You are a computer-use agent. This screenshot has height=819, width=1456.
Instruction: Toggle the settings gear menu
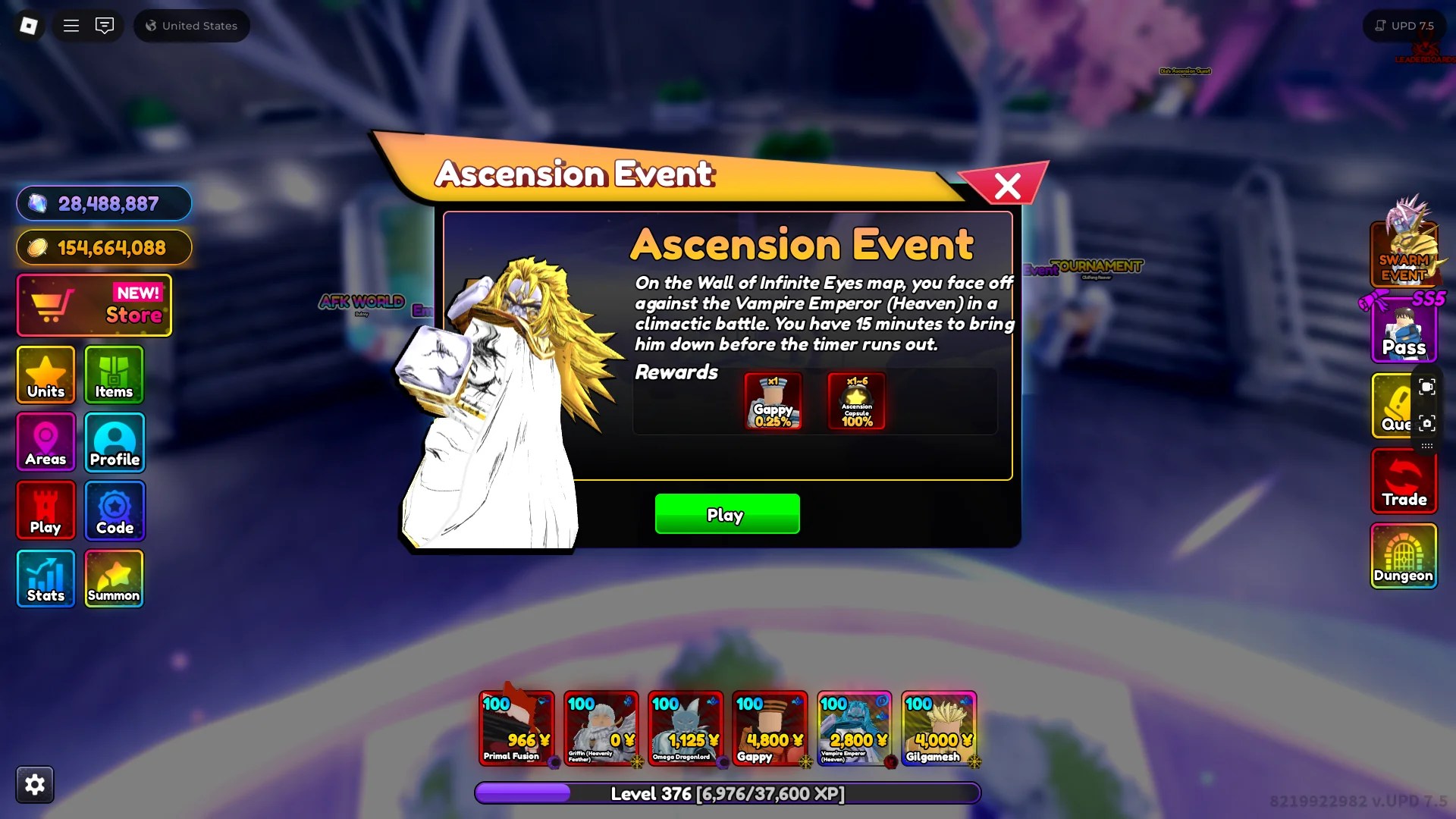[36, 784]
